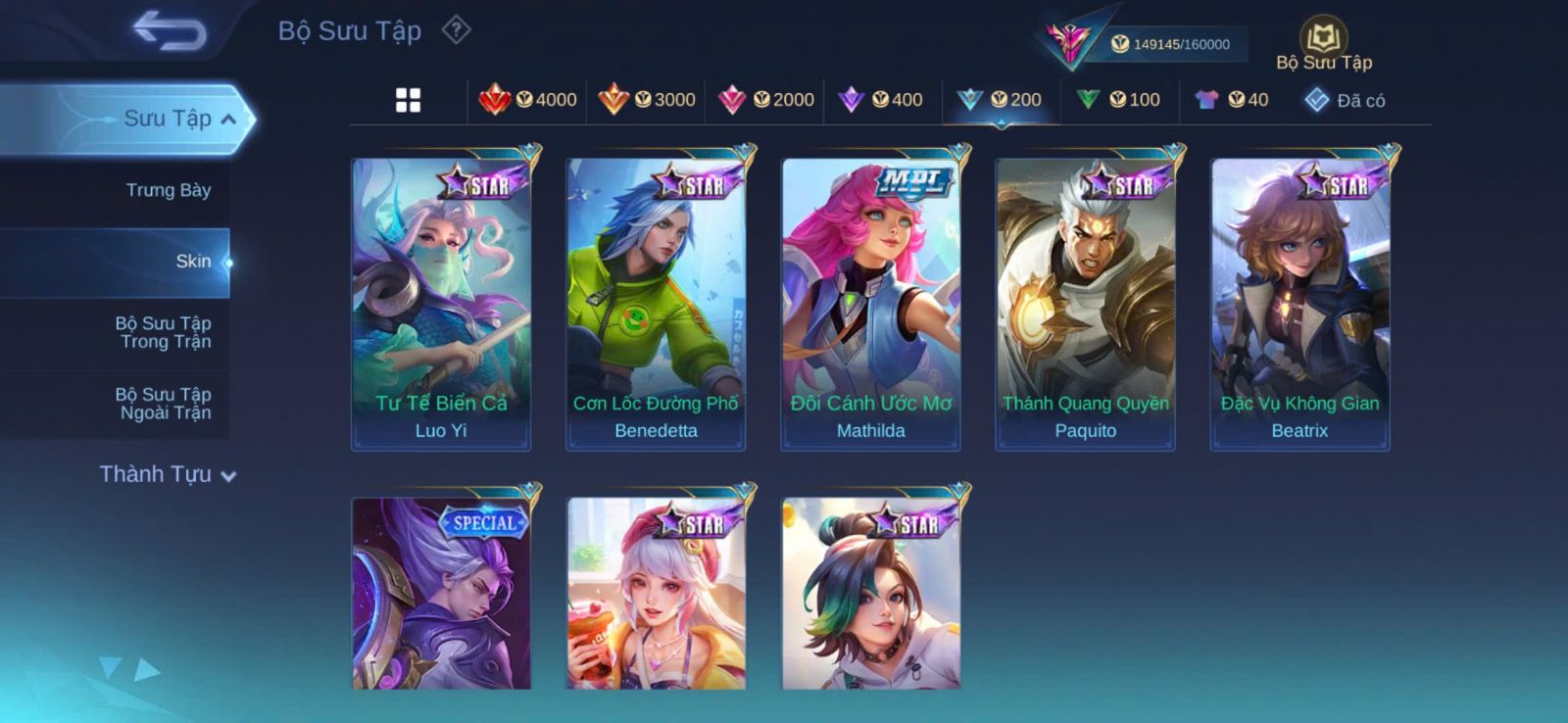The image size is (1568, 723).
Task: Choose the 2000 points tier filter
Action: point(766,100)
